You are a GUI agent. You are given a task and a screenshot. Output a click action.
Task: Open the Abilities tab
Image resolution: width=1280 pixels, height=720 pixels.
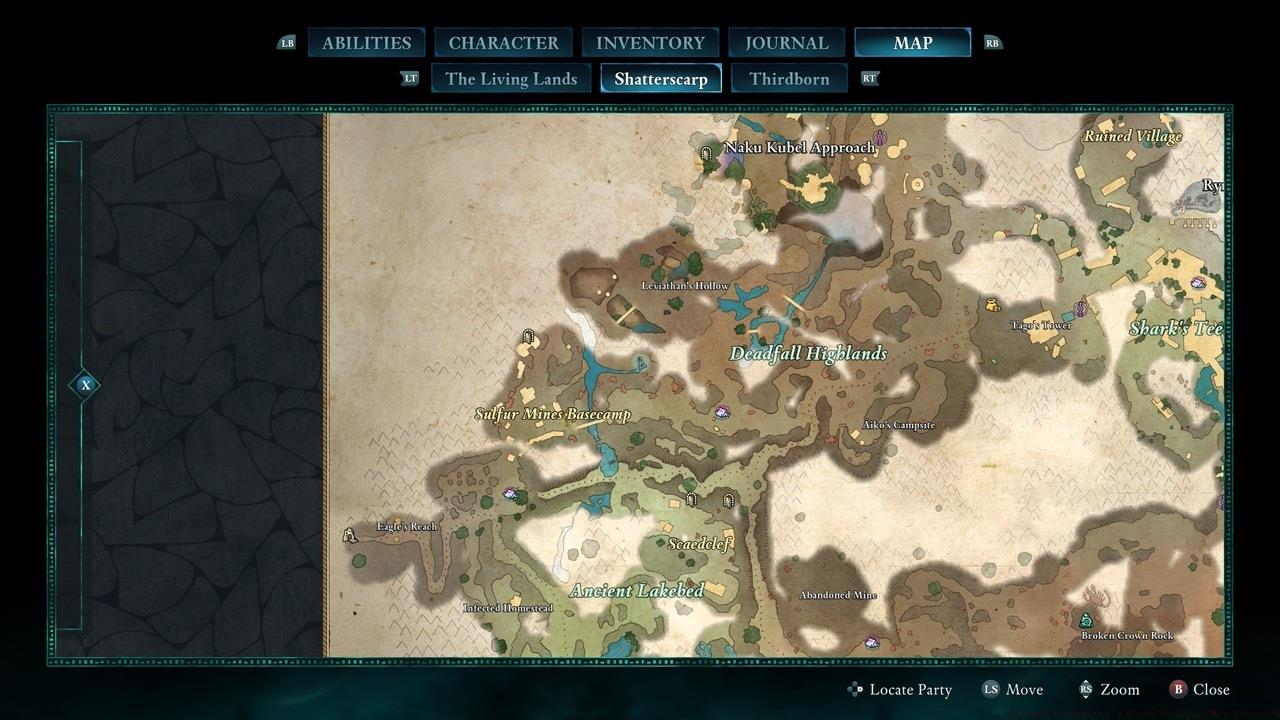pyautogui.click(x=366, y=43)
